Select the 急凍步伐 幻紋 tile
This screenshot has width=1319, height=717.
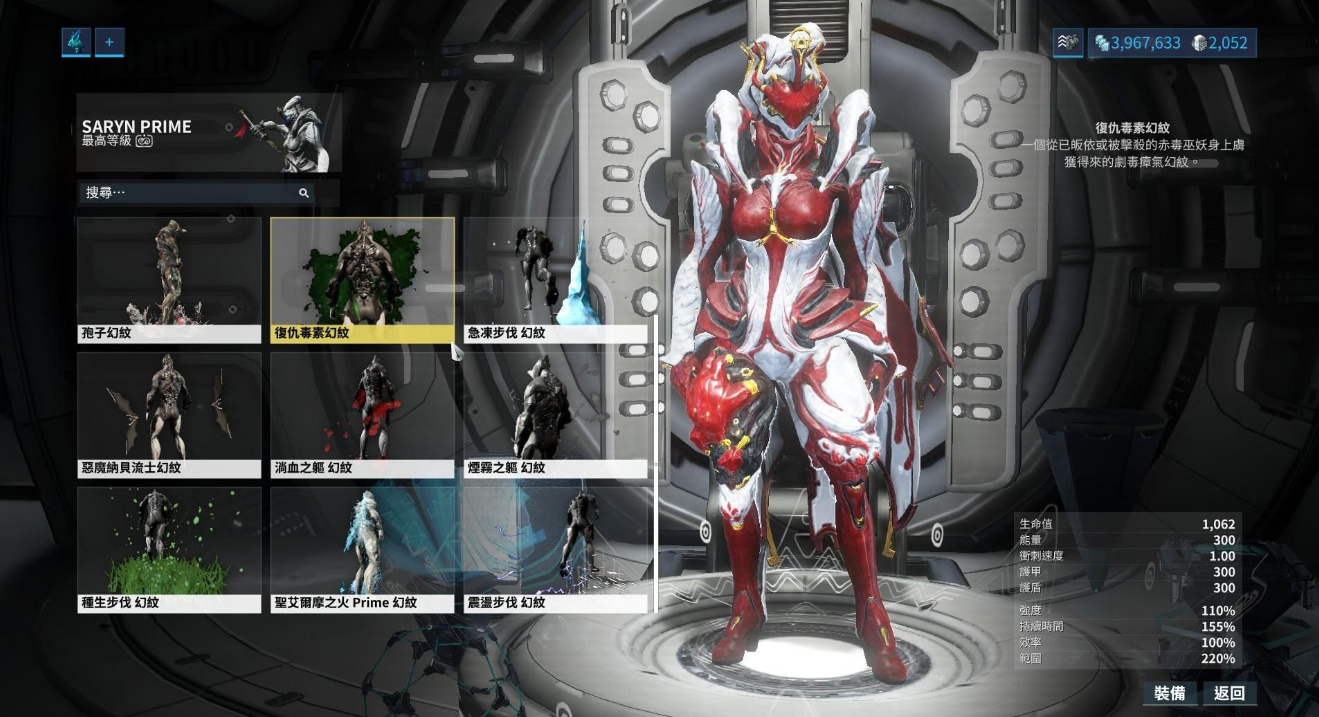click(x=555, y=279)
